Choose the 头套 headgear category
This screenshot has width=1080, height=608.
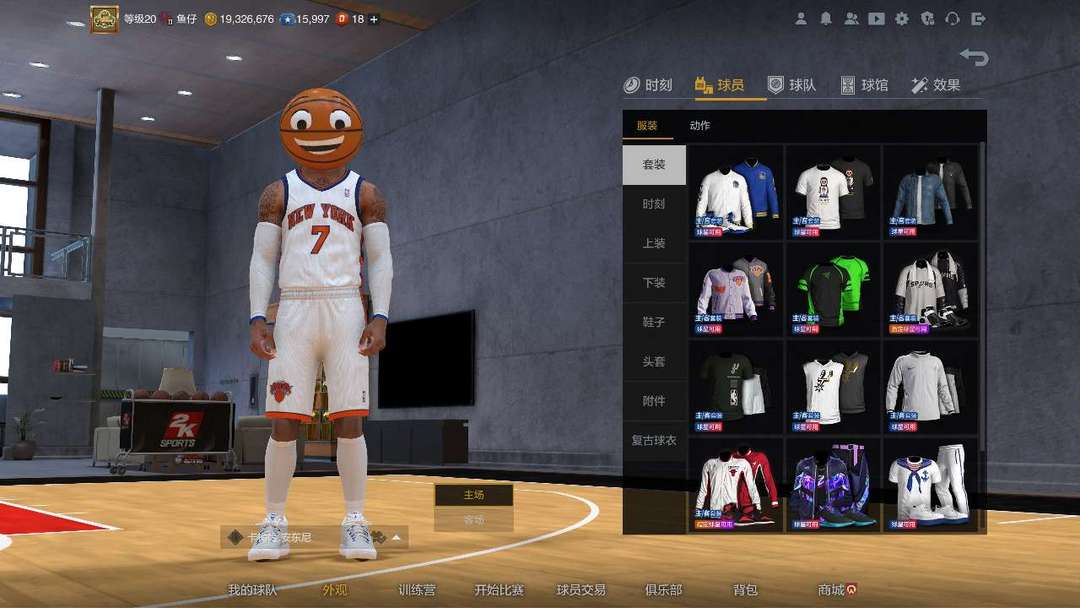(x=654, y=361)
